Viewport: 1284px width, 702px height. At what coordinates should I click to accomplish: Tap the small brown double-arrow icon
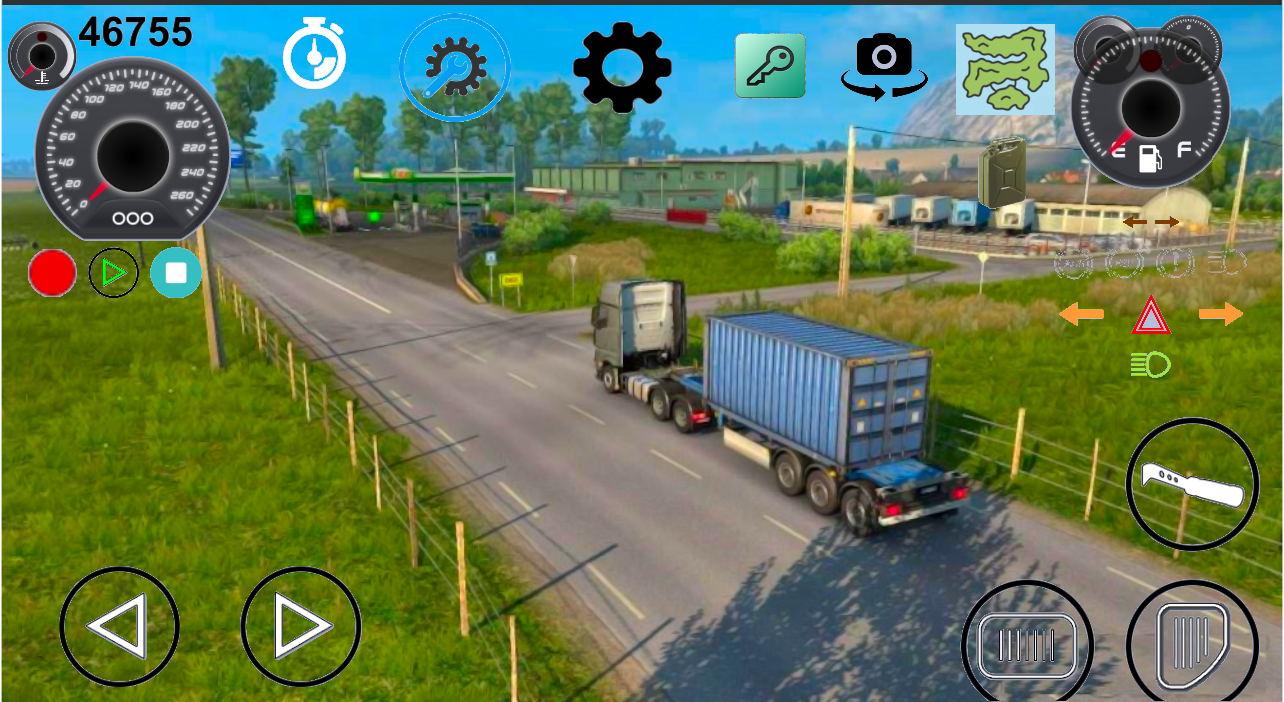coord(1150,222)
